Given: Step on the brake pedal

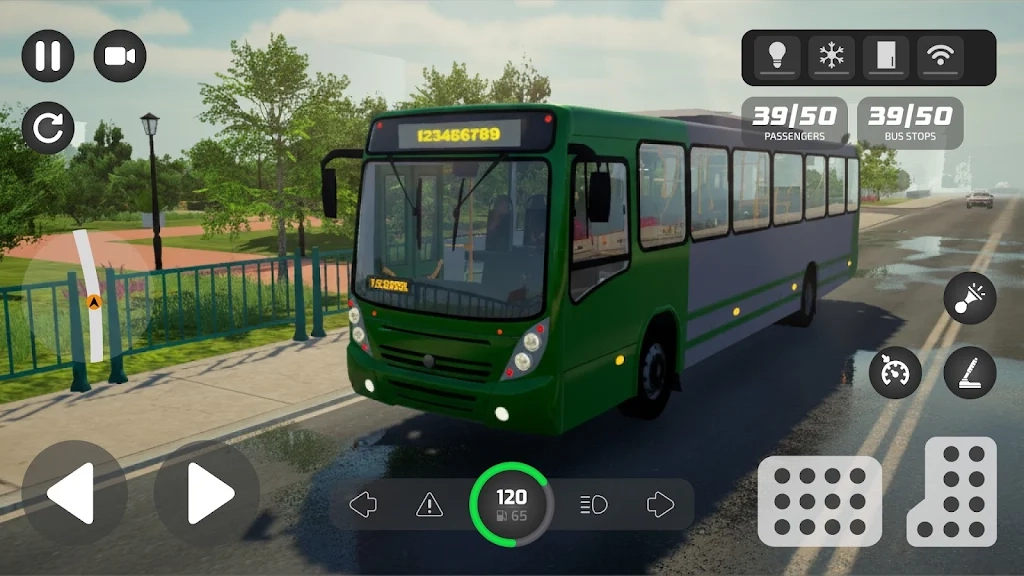Looking at the screenshot, I should pyautogui.click(x=819, y=500).
